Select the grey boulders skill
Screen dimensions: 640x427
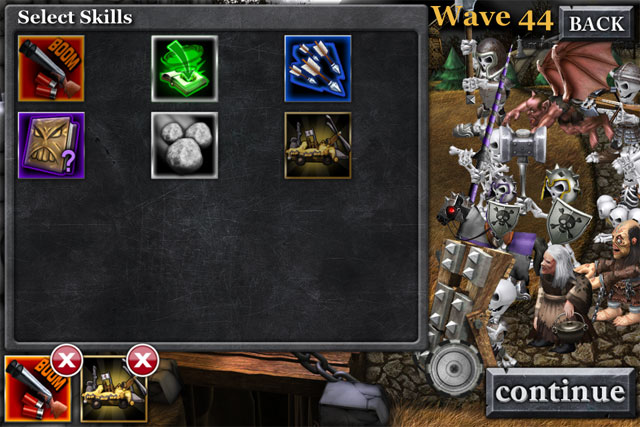coord(184,144)
